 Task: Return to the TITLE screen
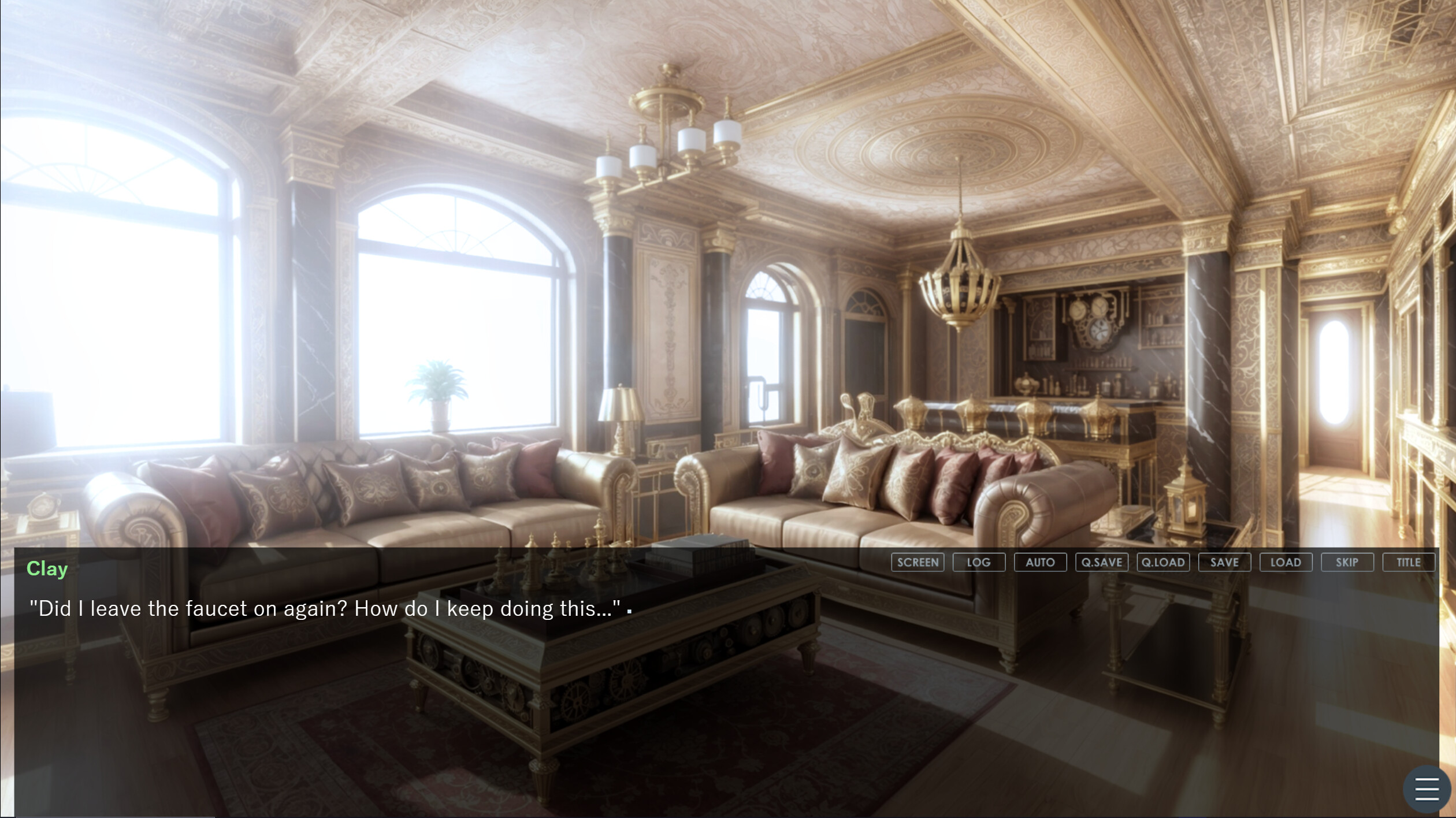click(1409, 562)
